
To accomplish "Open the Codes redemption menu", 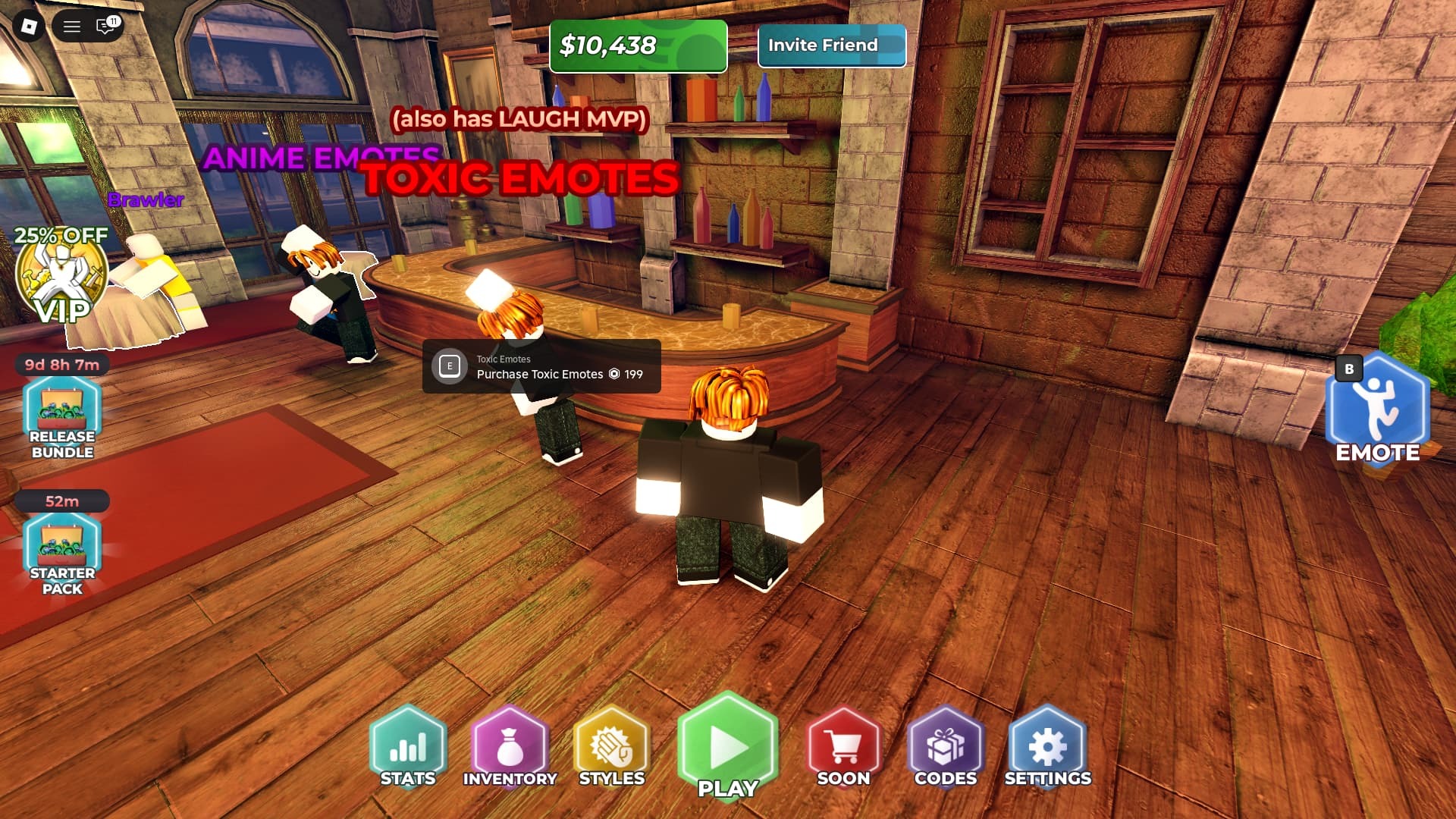I will pos(946,747).
